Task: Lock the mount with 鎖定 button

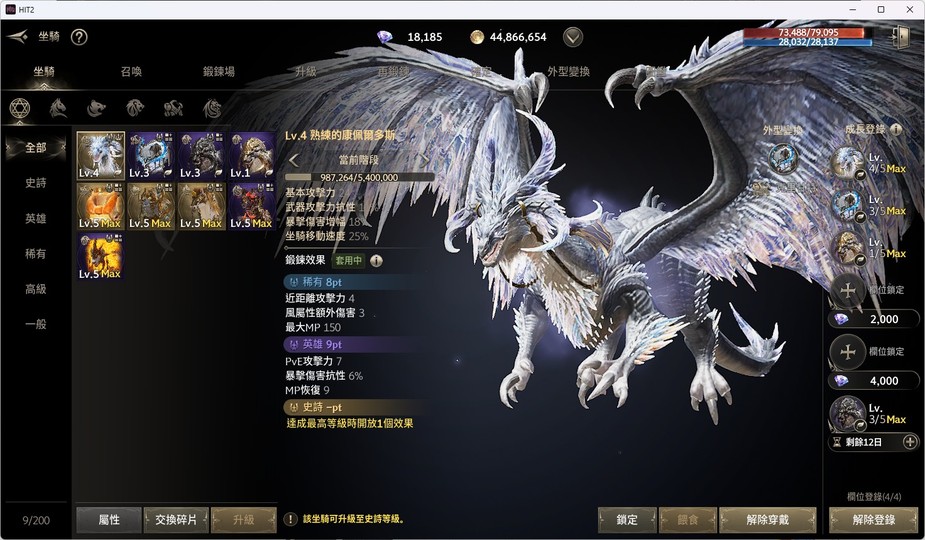Action: point(627,520)
